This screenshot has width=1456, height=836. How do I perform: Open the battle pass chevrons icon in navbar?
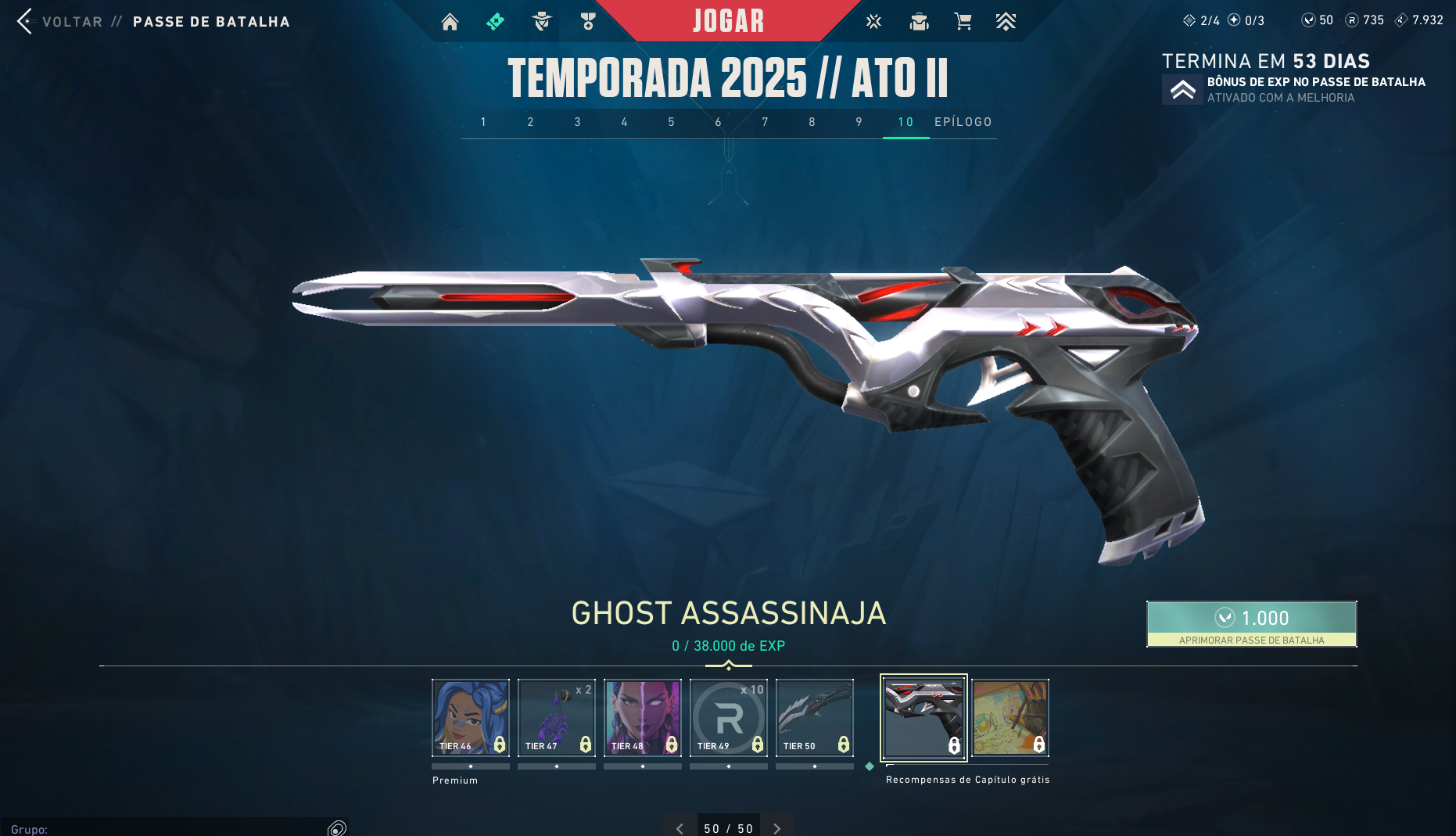1006,22
